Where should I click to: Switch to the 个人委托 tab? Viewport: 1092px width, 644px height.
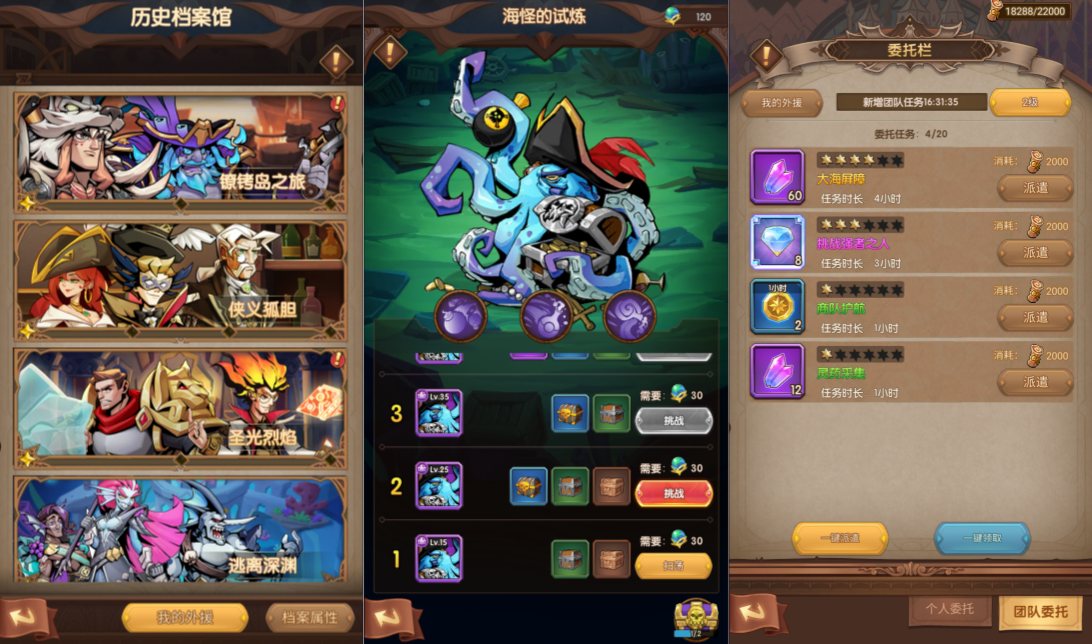pos(948,609)
